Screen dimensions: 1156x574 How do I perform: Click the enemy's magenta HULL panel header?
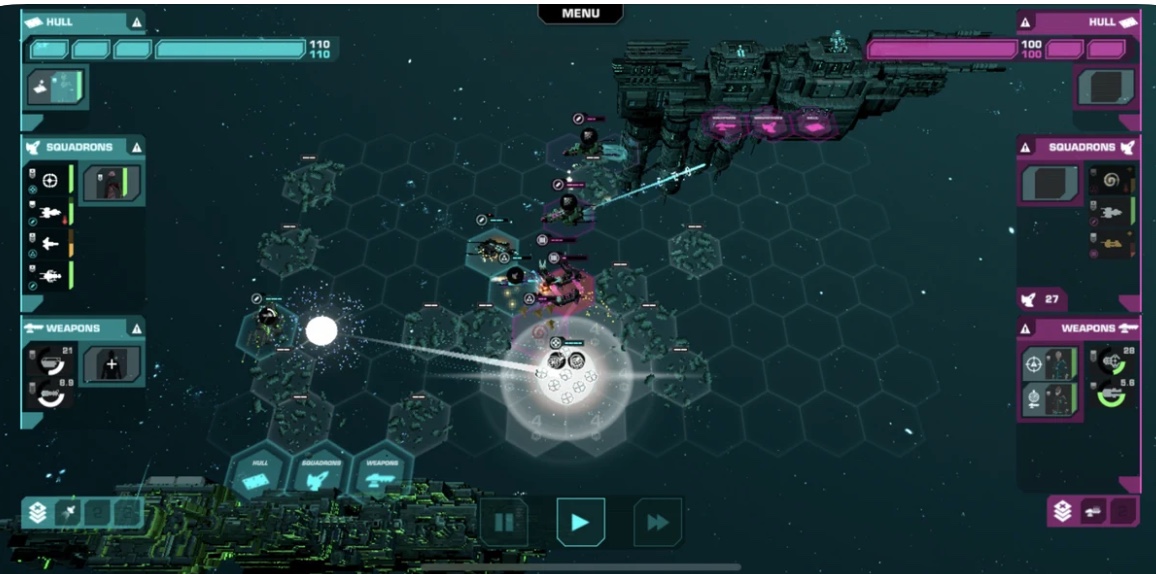(1080, 22)
